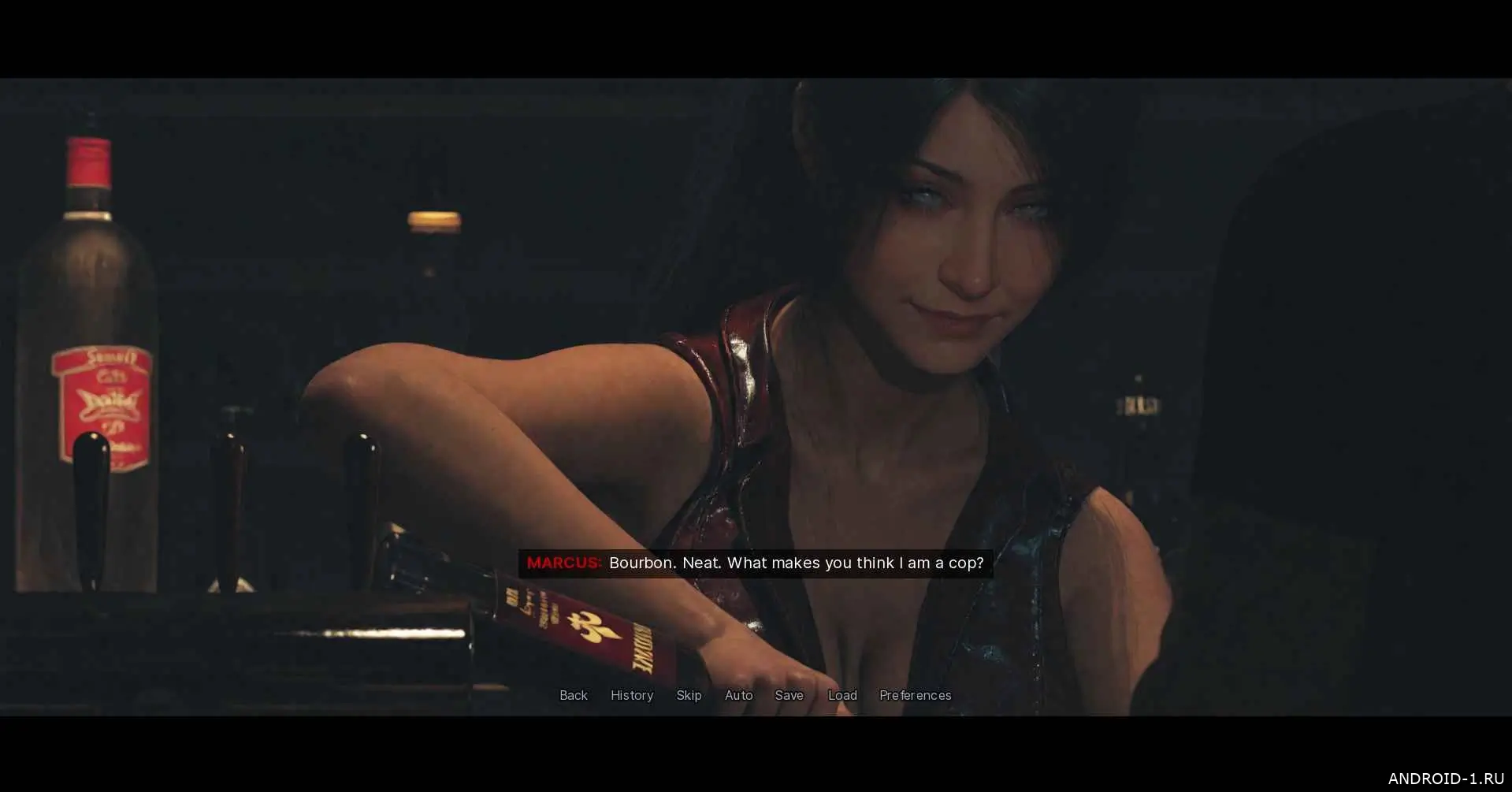Screen dimensions: 1512x792
Task: Open the Save menu
Action: click(789, 695)
